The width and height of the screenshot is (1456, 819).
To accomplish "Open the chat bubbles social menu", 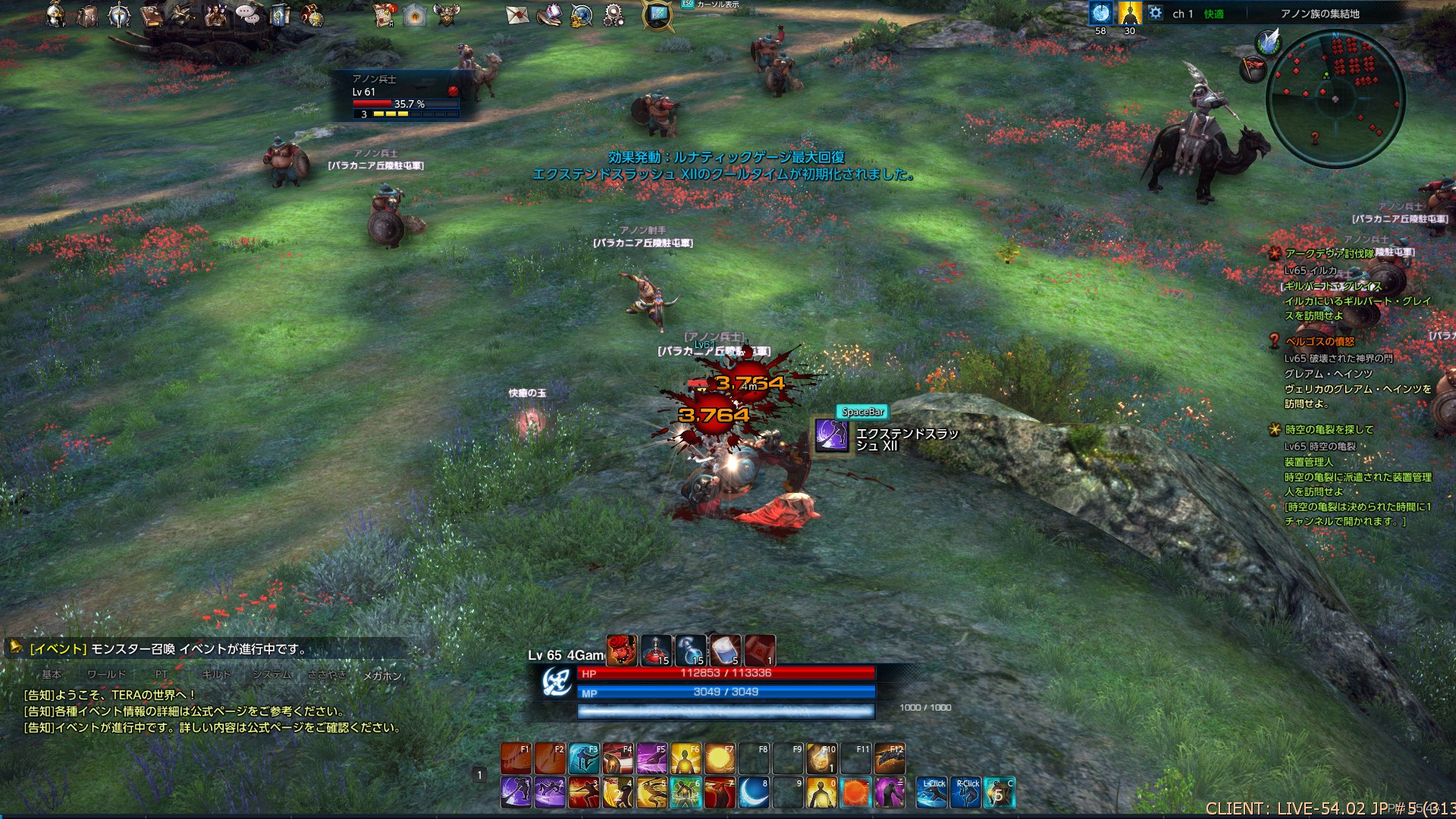I will tap(246, 14).
